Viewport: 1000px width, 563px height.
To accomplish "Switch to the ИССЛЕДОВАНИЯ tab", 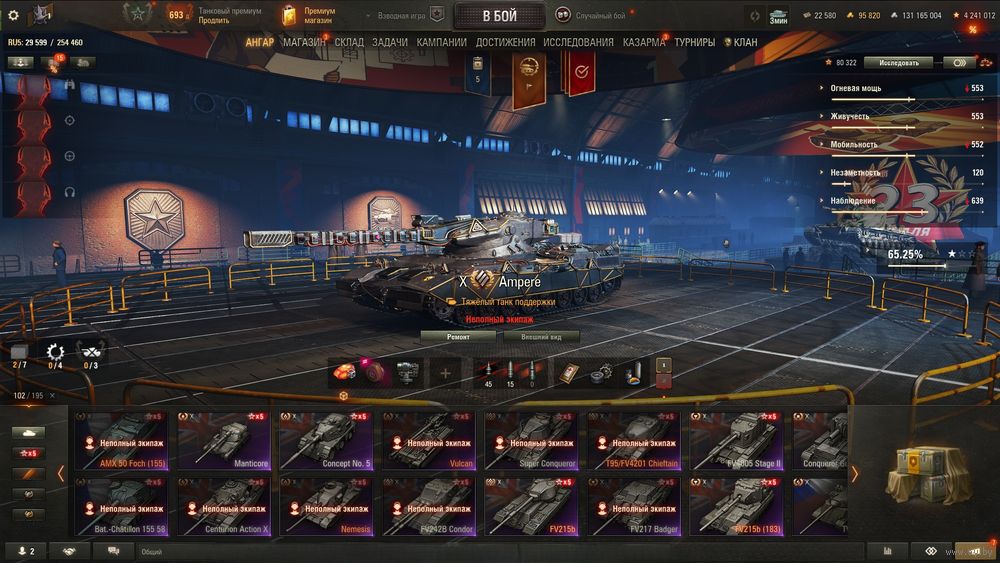I will [x=578, y=43].
